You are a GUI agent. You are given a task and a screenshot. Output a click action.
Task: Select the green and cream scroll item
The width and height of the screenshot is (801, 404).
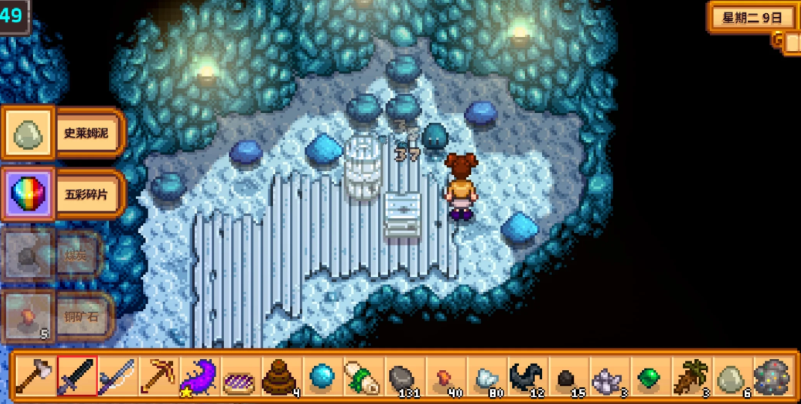pos(362,377)
